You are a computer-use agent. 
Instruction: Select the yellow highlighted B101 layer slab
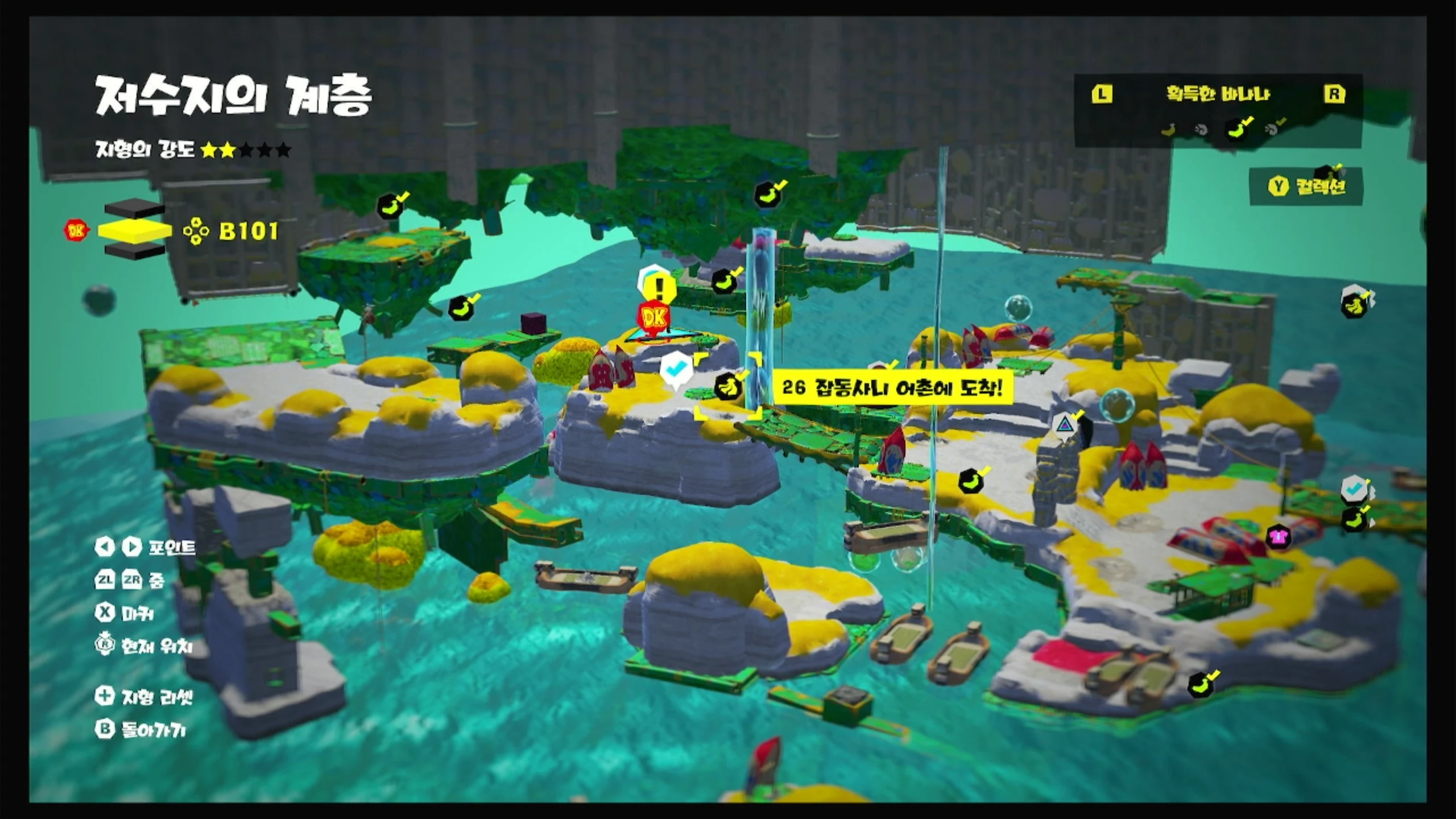[135, 230]
